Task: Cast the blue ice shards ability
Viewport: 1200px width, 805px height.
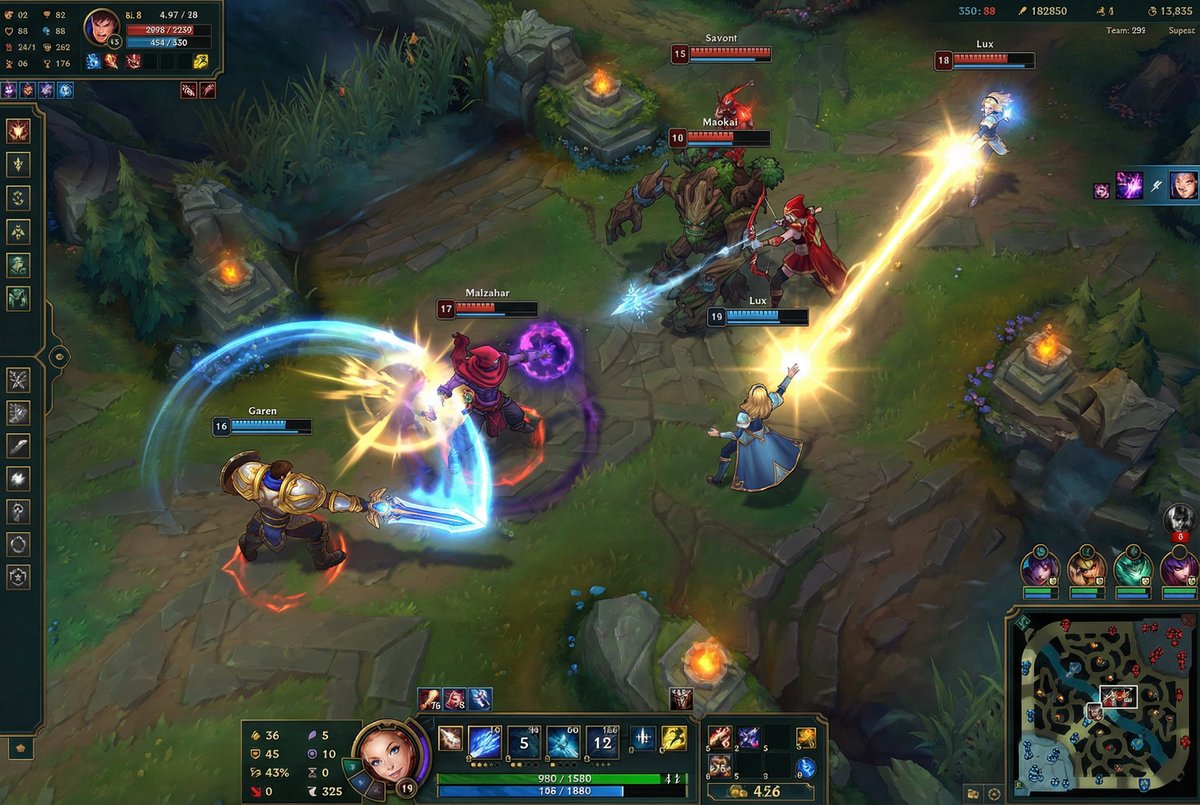Action: [484, 742]
